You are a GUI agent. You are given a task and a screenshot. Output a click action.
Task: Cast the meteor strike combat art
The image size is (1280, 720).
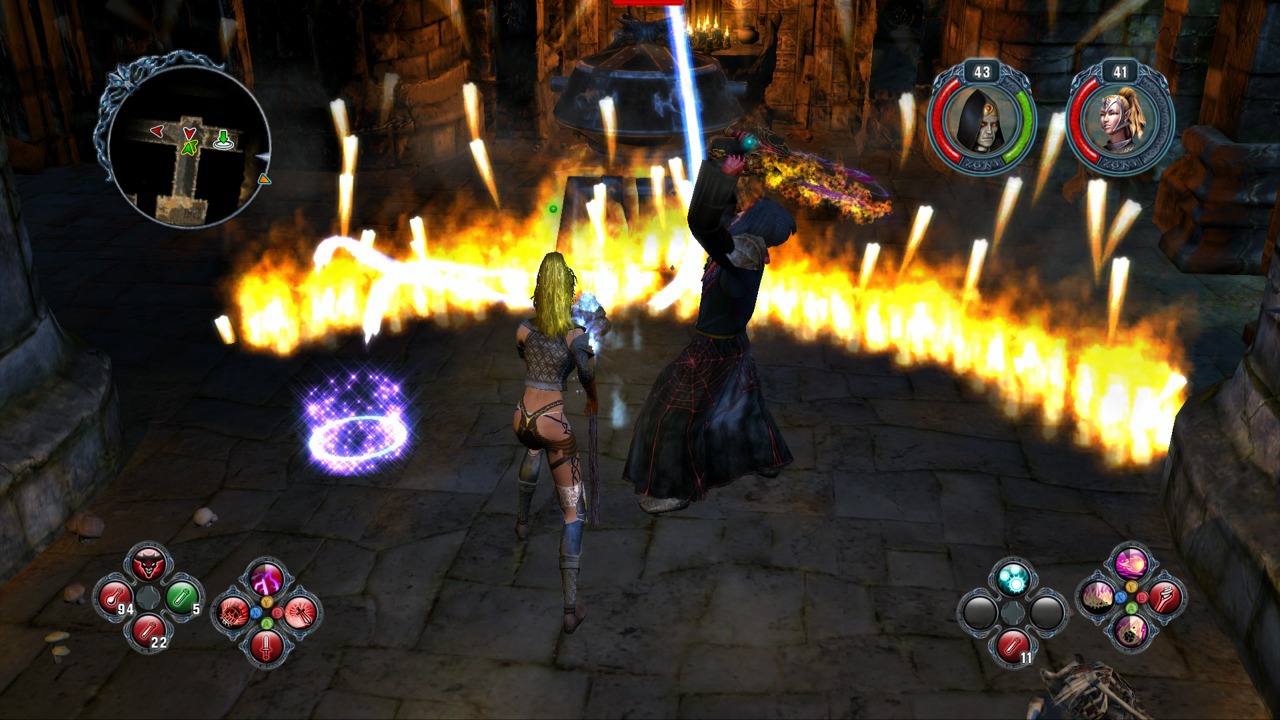tap(1132, 632)
